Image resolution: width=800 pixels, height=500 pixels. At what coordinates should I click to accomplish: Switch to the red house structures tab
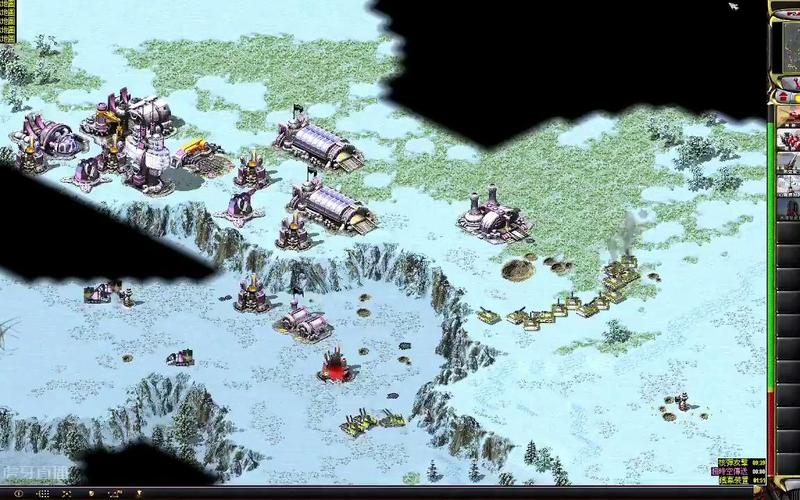point(781,98)
